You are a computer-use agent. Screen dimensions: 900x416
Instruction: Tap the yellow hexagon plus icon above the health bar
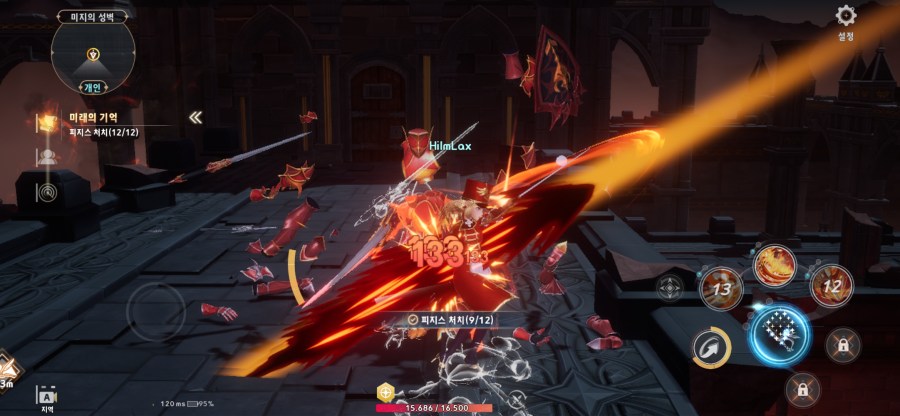[x=384, y=392]
